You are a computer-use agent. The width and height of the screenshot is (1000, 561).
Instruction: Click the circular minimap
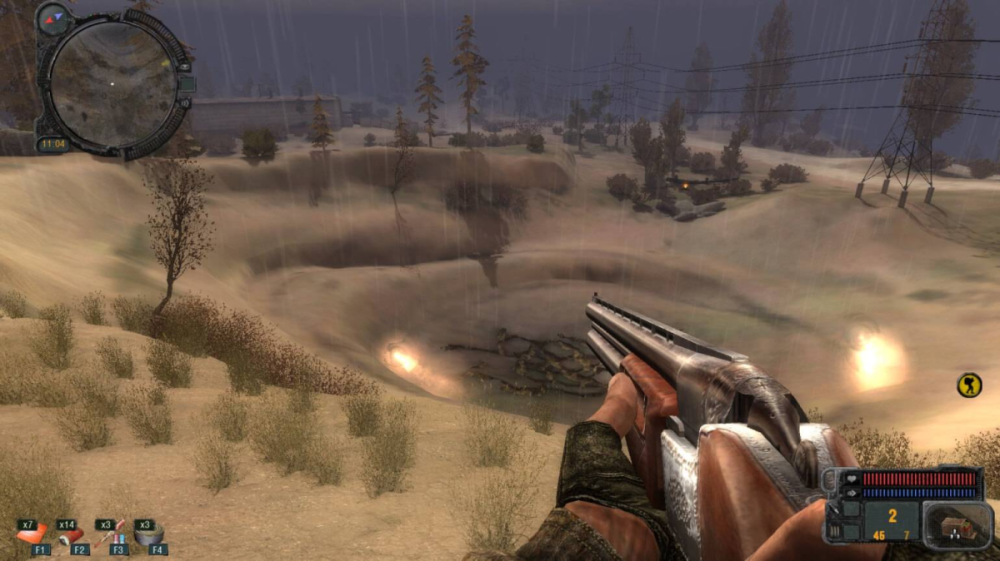click(x=112, y=84)
